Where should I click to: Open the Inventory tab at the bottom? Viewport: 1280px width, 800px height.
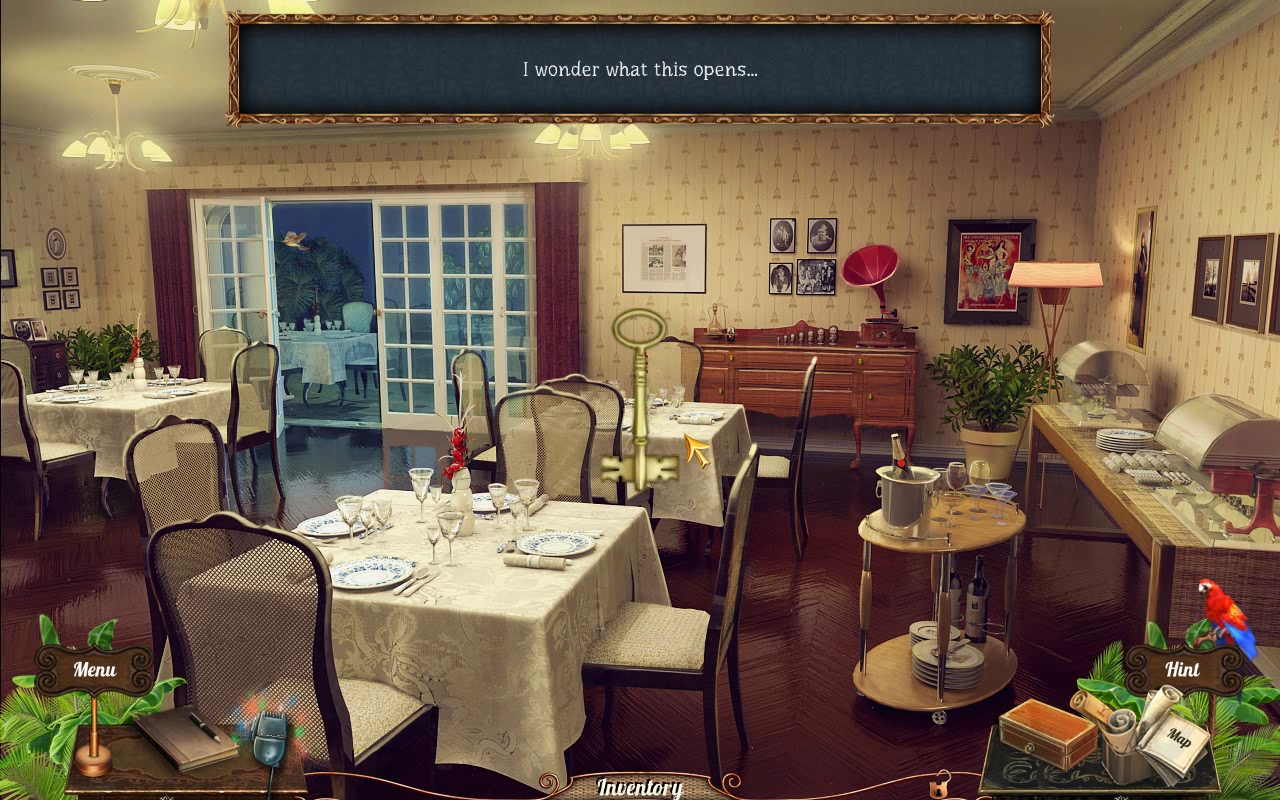coord(639,787)
